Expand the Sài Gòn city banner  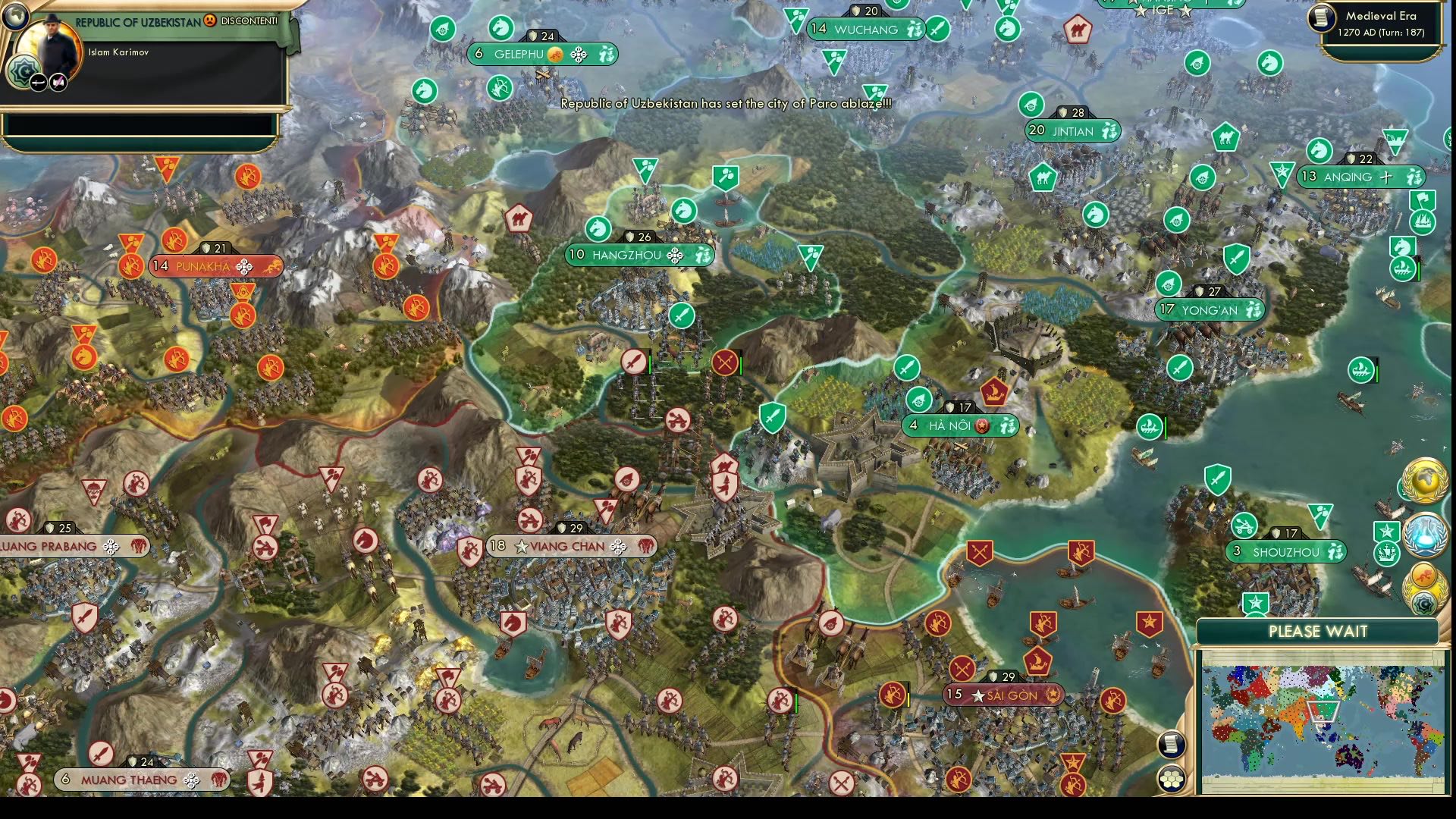click(1003, 693)
